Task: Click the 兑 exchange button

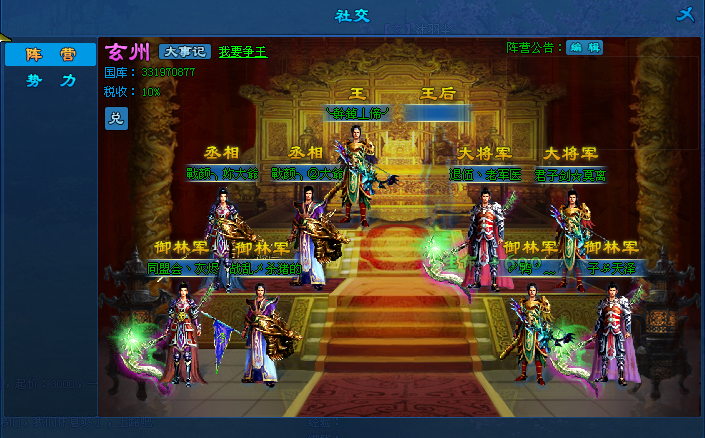Action: [x=116, y=118]
